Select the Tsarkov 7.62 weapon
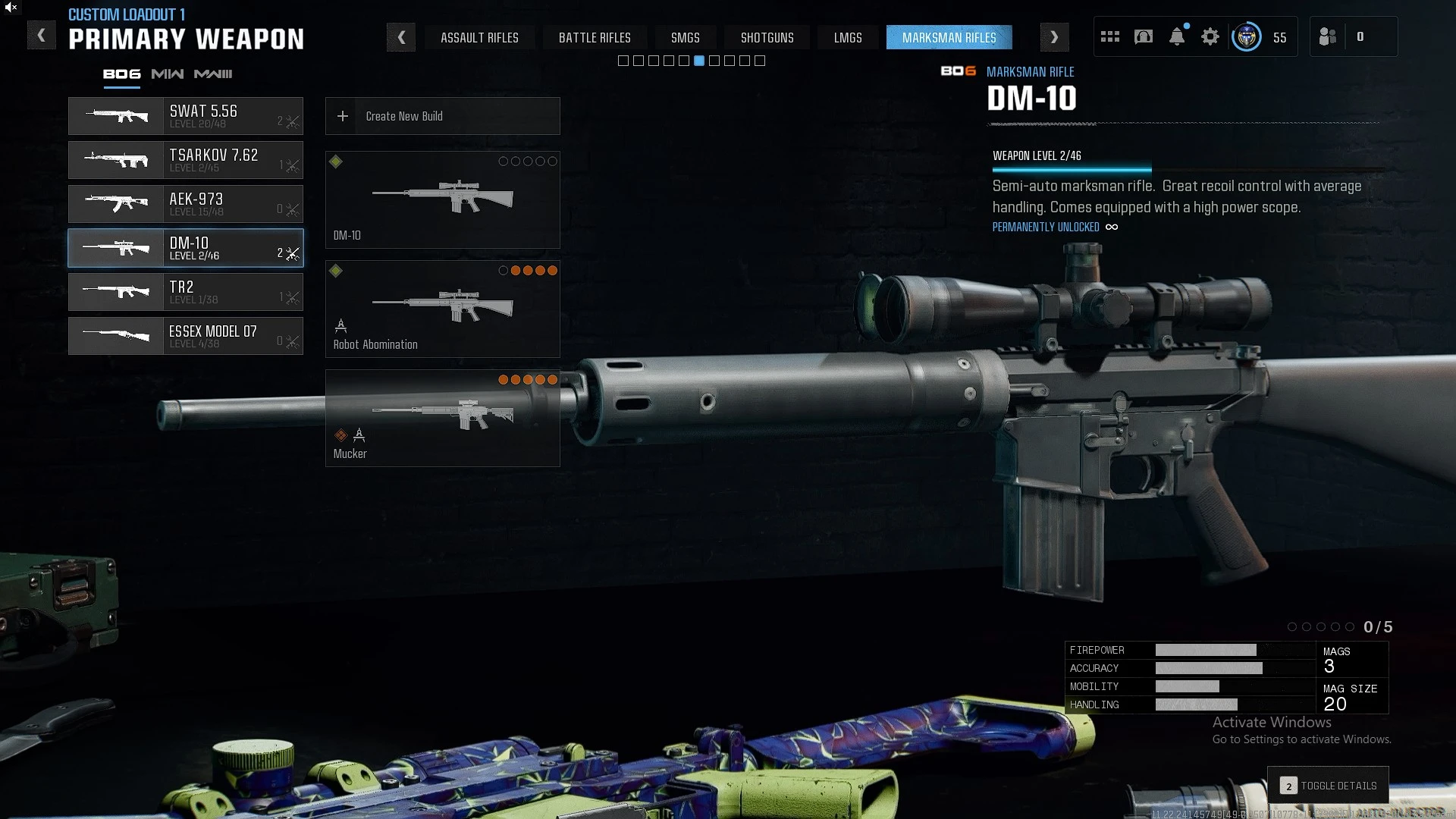Viewport: 1456px width, 819px height. pos(186,160)
